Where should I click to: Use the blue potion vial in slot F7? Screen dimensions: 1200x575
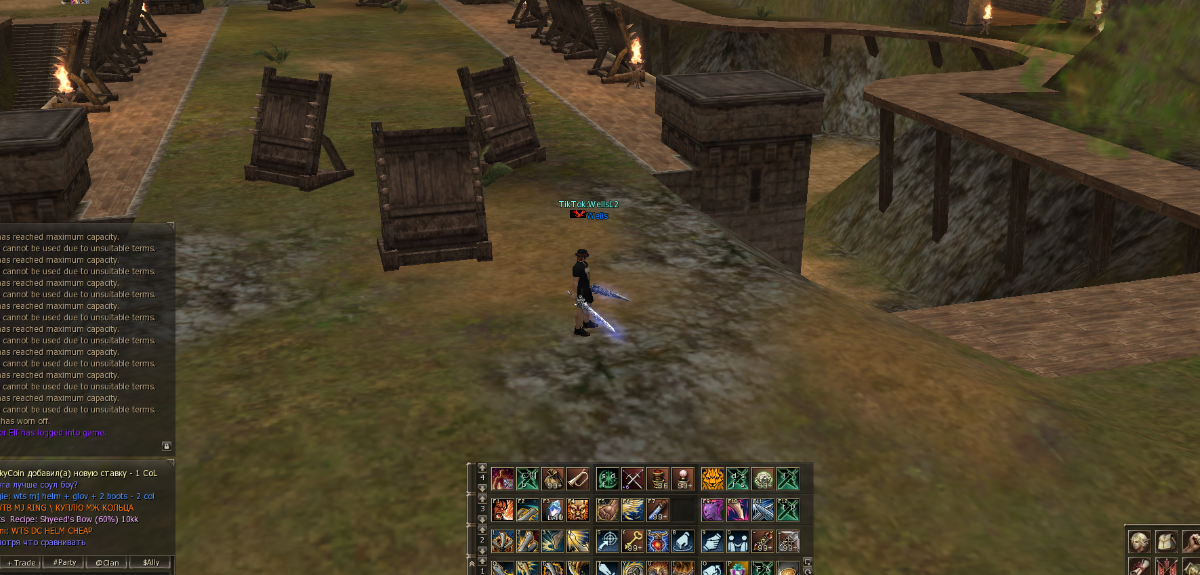[657, 510]
